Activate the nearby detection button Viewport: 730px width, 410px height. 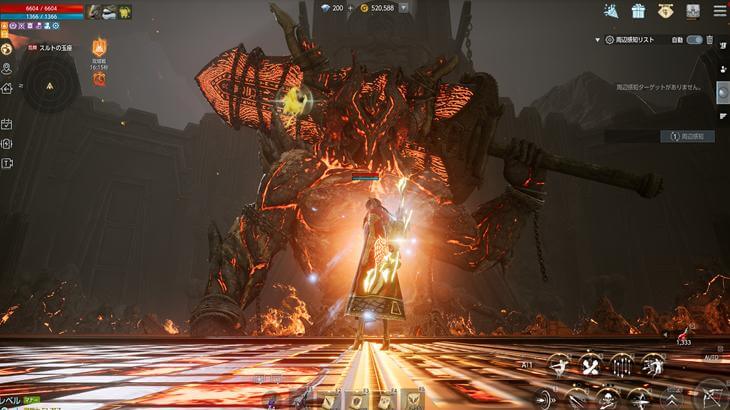687,136
